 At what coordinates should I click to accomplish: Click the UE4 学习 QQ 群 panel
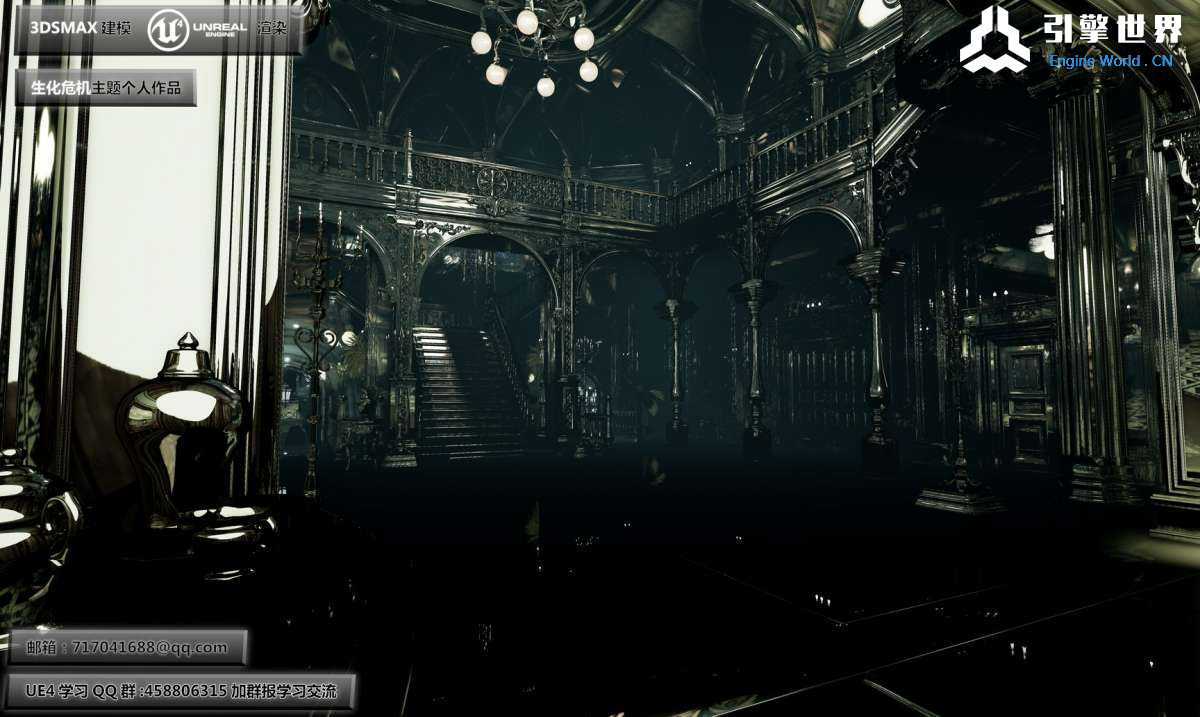tap(181, 690)
